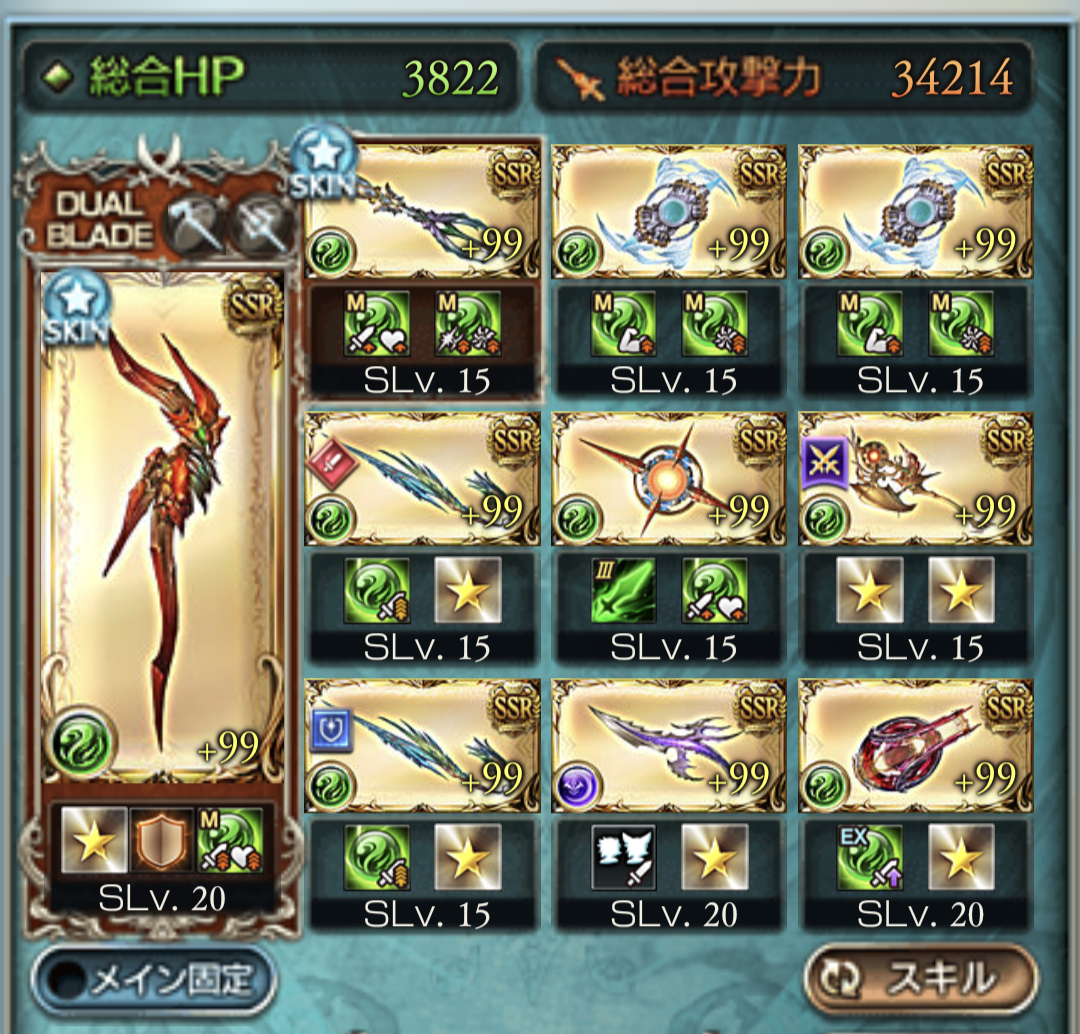Choose the orange four-pointed star weapon slot

tap(668, 476)
